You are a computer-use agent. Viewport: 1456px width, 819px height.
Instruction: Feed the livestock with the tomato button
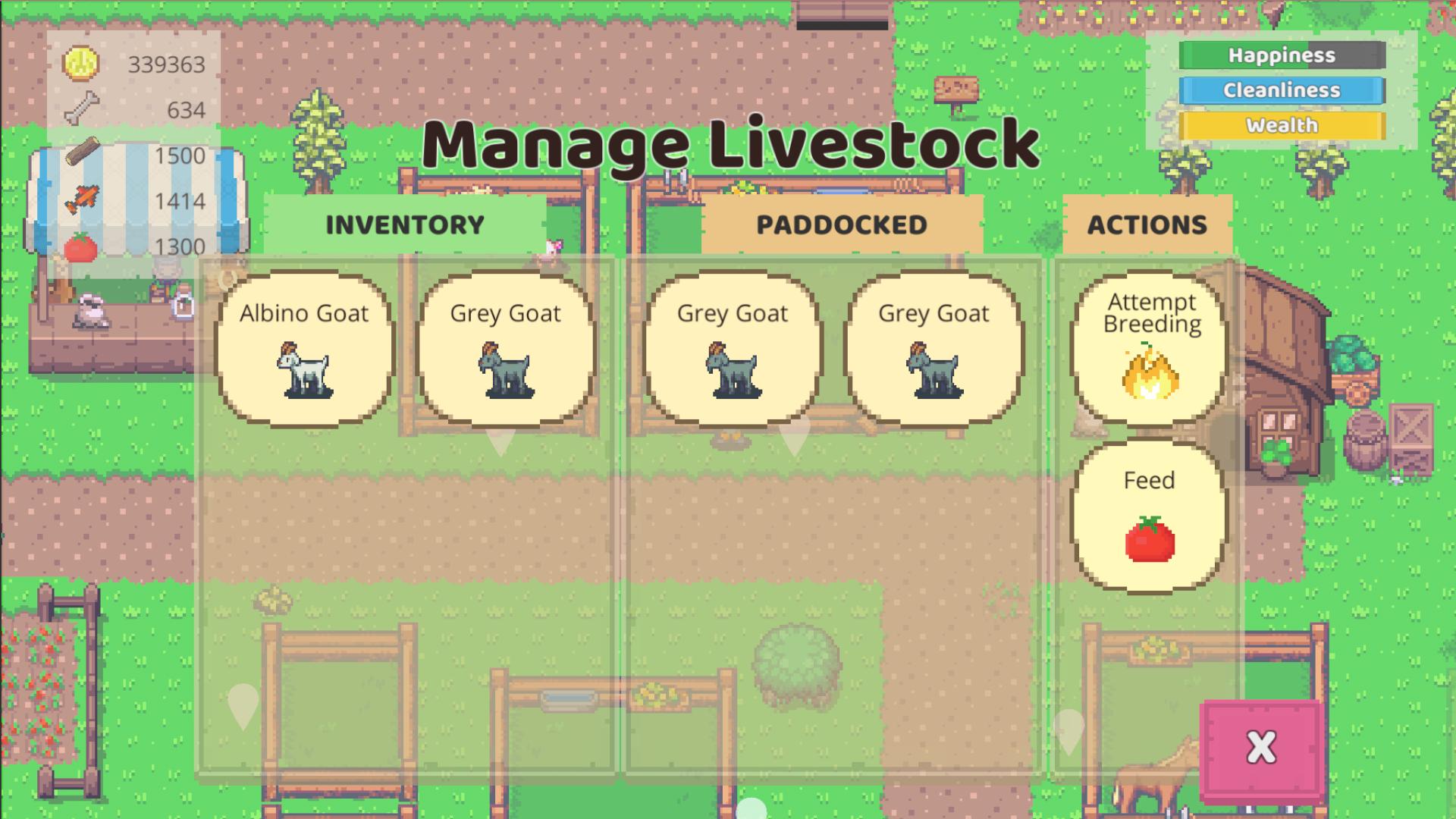(x=1150, y=516)
